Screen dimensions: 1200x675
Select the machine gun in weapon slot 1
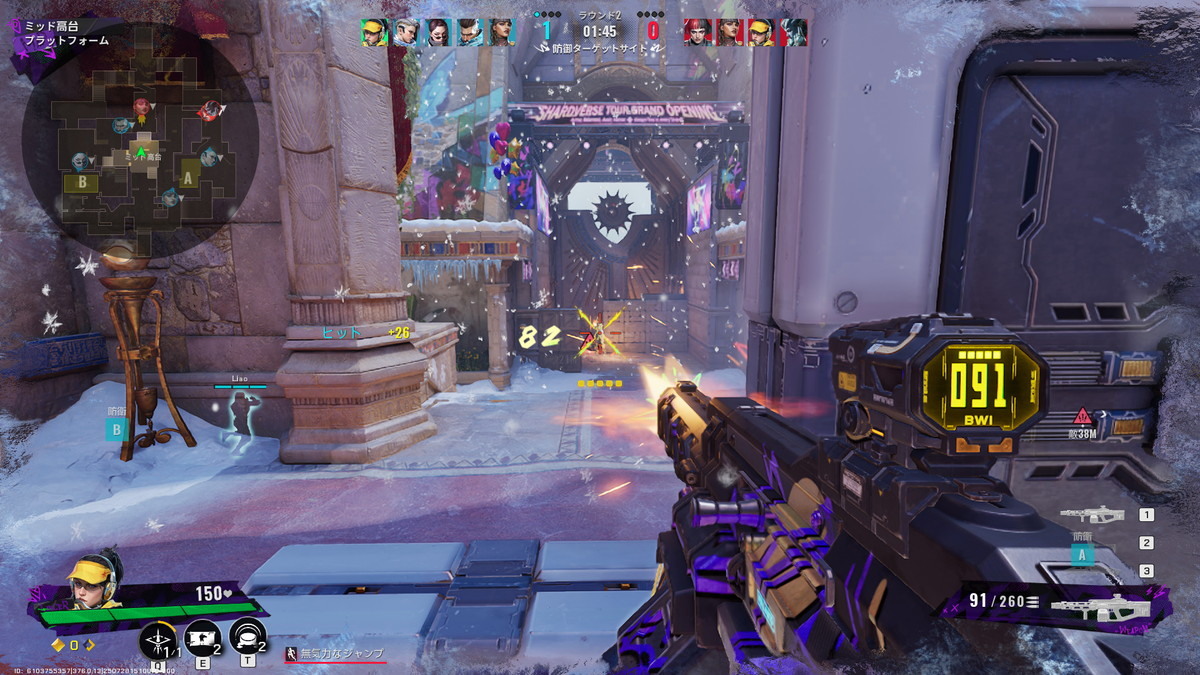1092,515
